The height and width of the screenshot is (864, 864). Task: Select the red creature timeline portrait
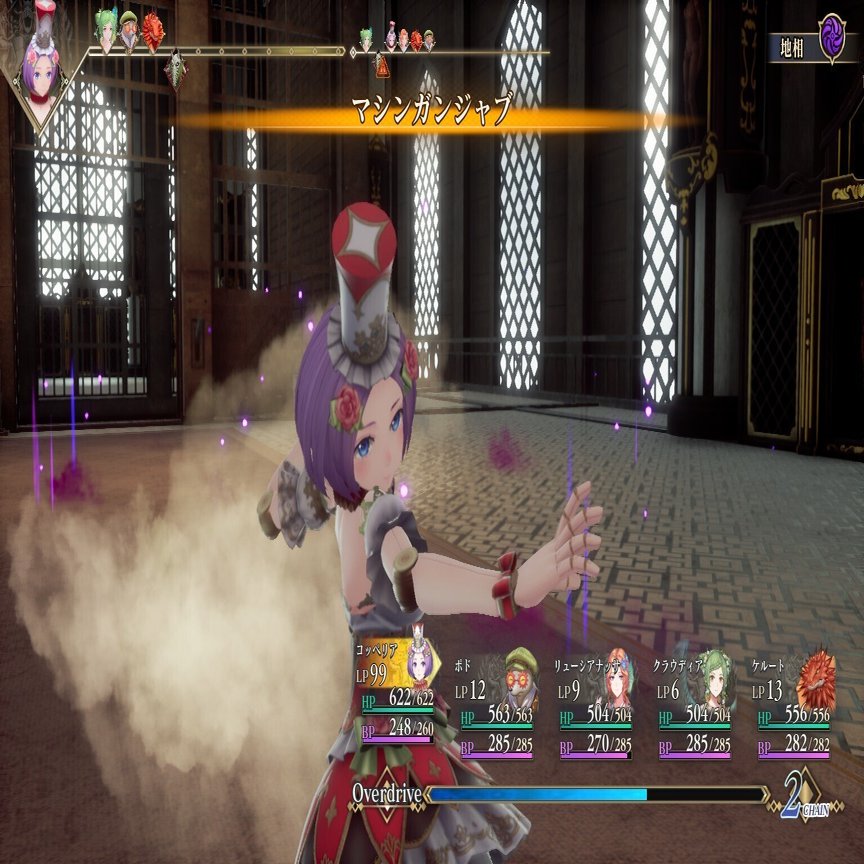tap(153, 31)
